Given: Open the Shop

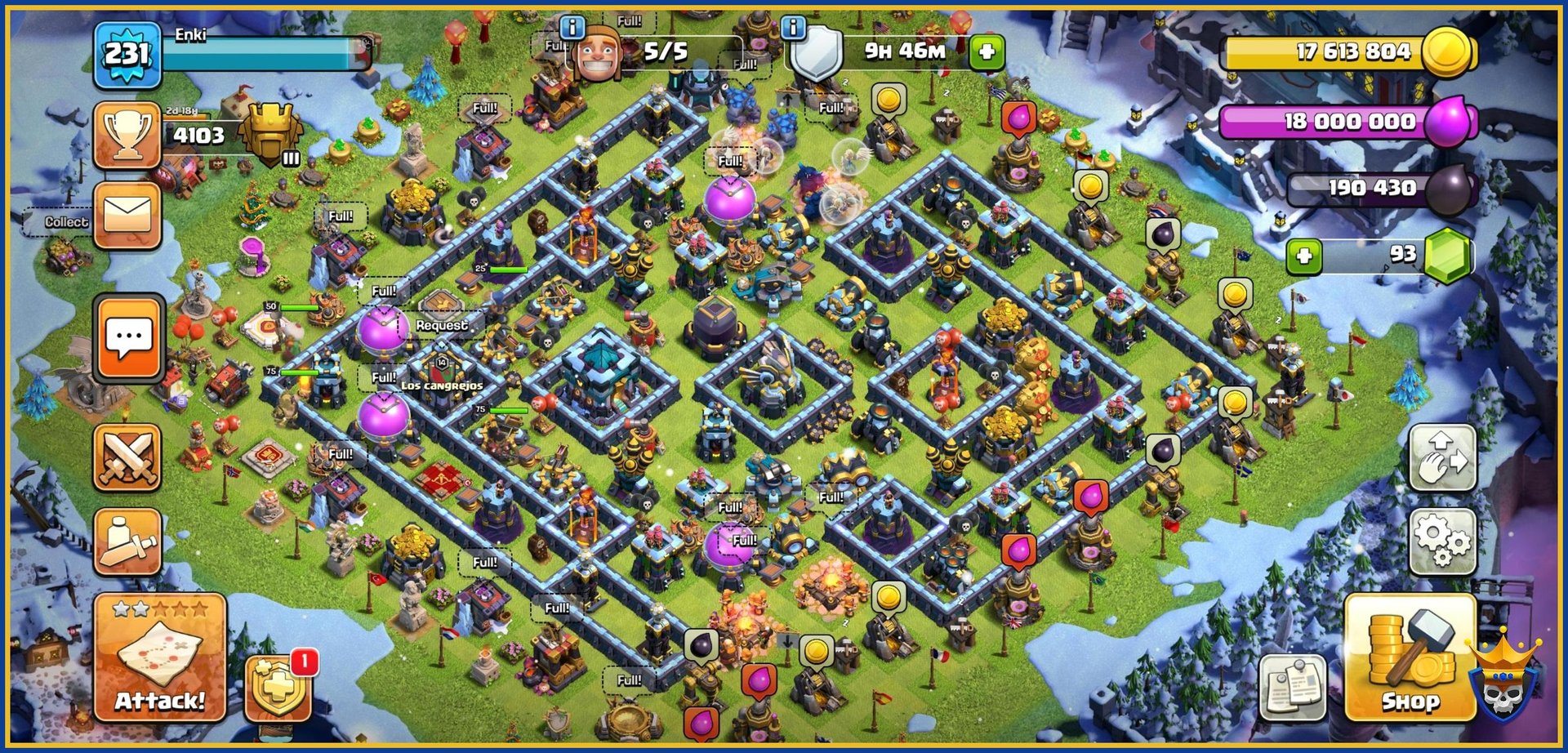Looking at the screenshot, I should pyautogui.click(x=1410, y=658).
